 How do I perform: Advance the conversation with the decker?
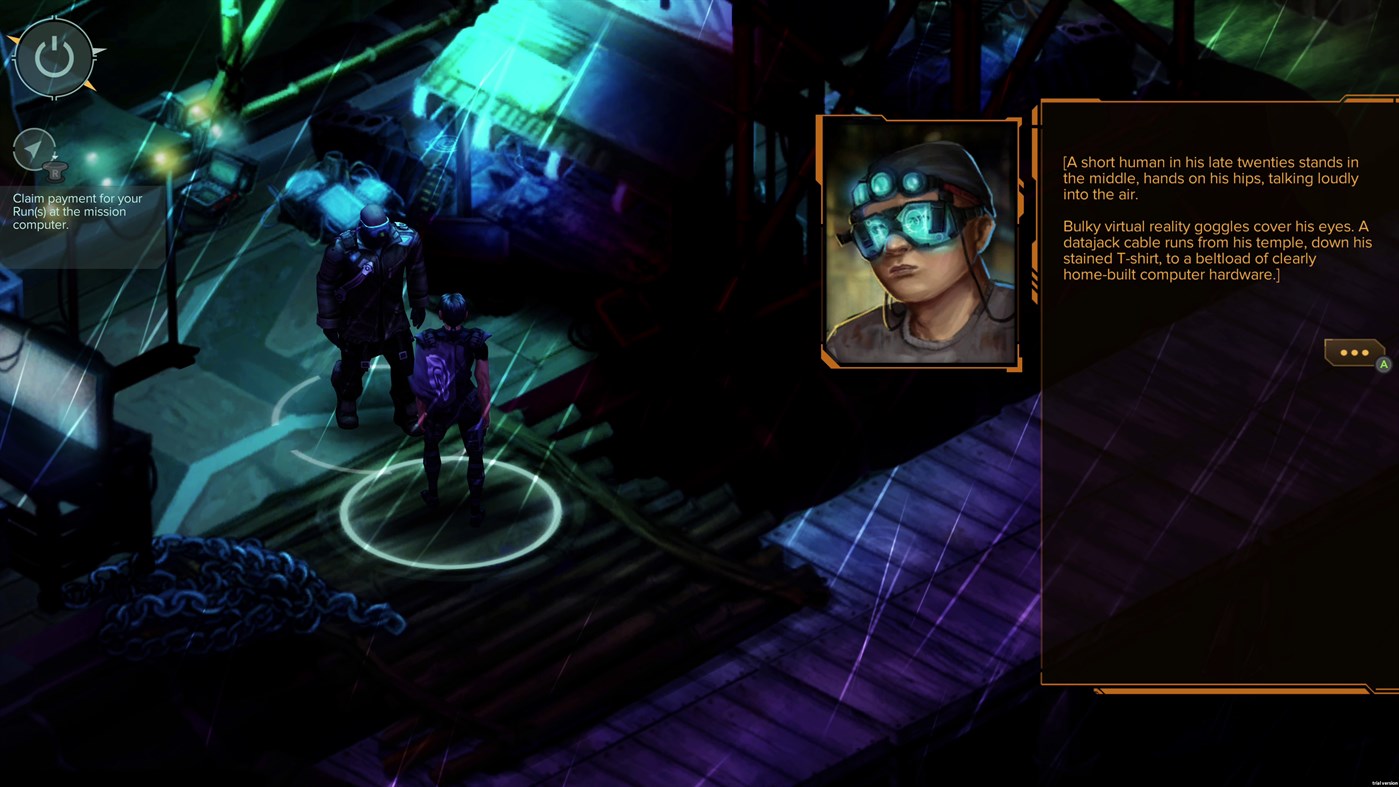[x=1355, y=352]
